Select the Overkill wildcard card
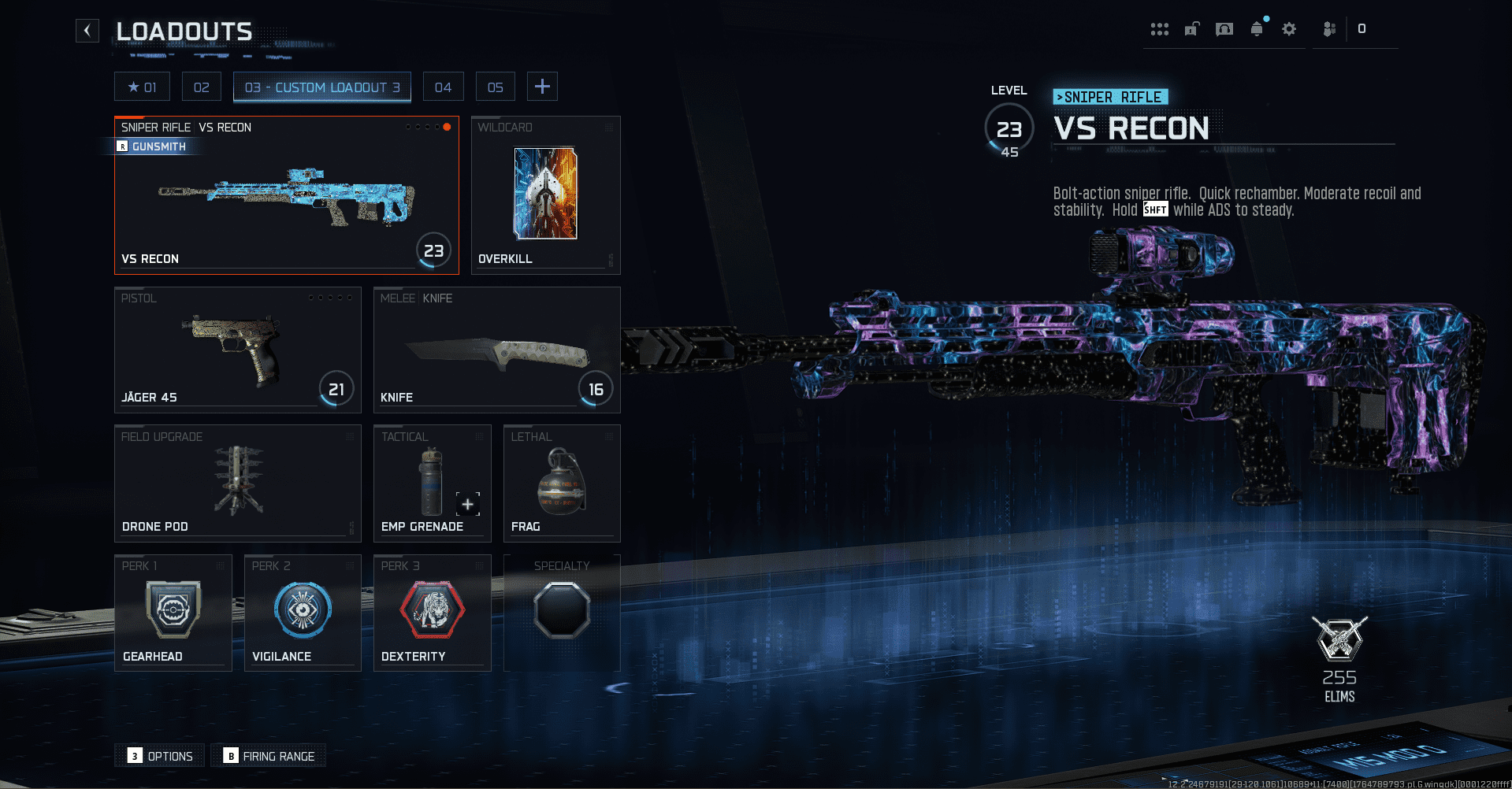The image size is (1512, 789). click(x=544, y=194)
